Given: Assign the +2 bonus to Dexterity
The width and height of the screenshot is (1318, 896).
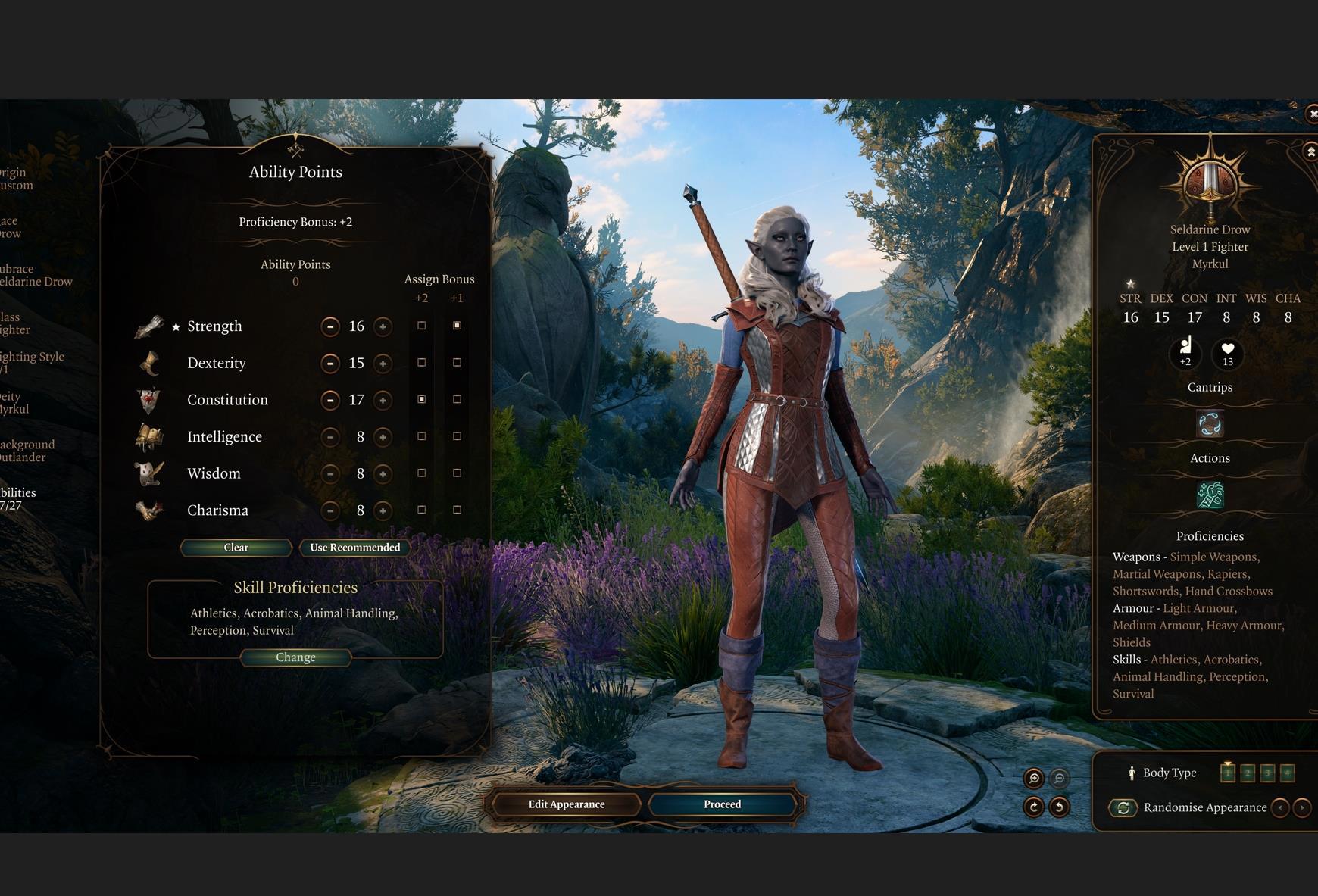Looking at the screenshot, I should pyautogui.click(x=422, y=363).
